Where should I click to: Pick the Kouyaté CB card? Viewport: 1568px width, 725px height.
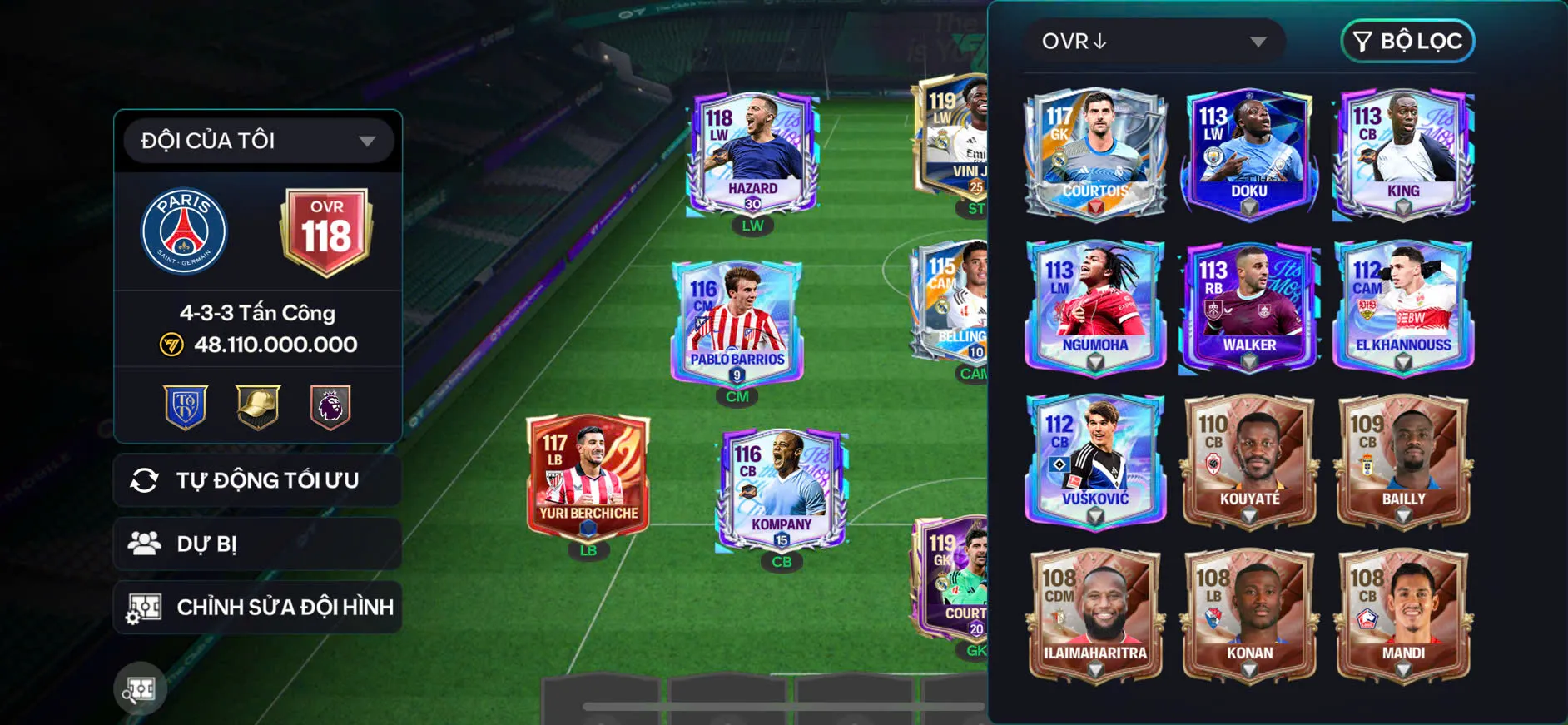click(x=1248, y=460)
